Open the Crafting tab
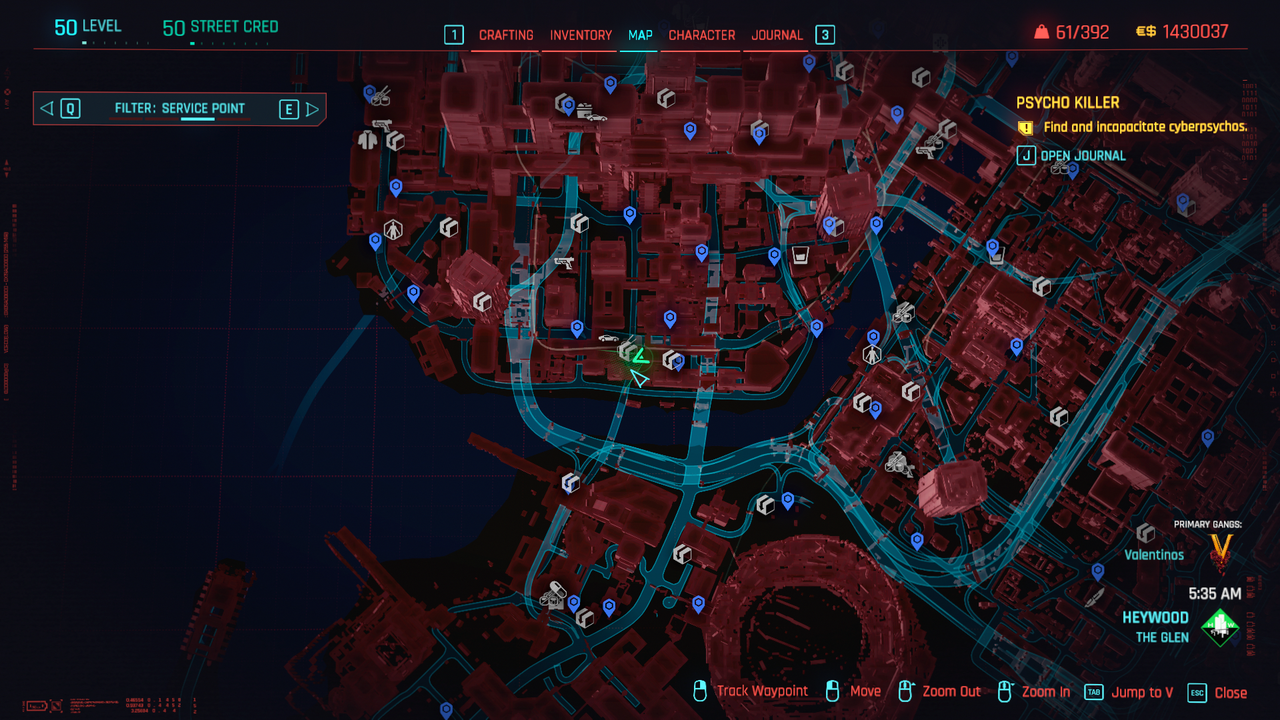1280x720 pixels. tap(506, 35)
